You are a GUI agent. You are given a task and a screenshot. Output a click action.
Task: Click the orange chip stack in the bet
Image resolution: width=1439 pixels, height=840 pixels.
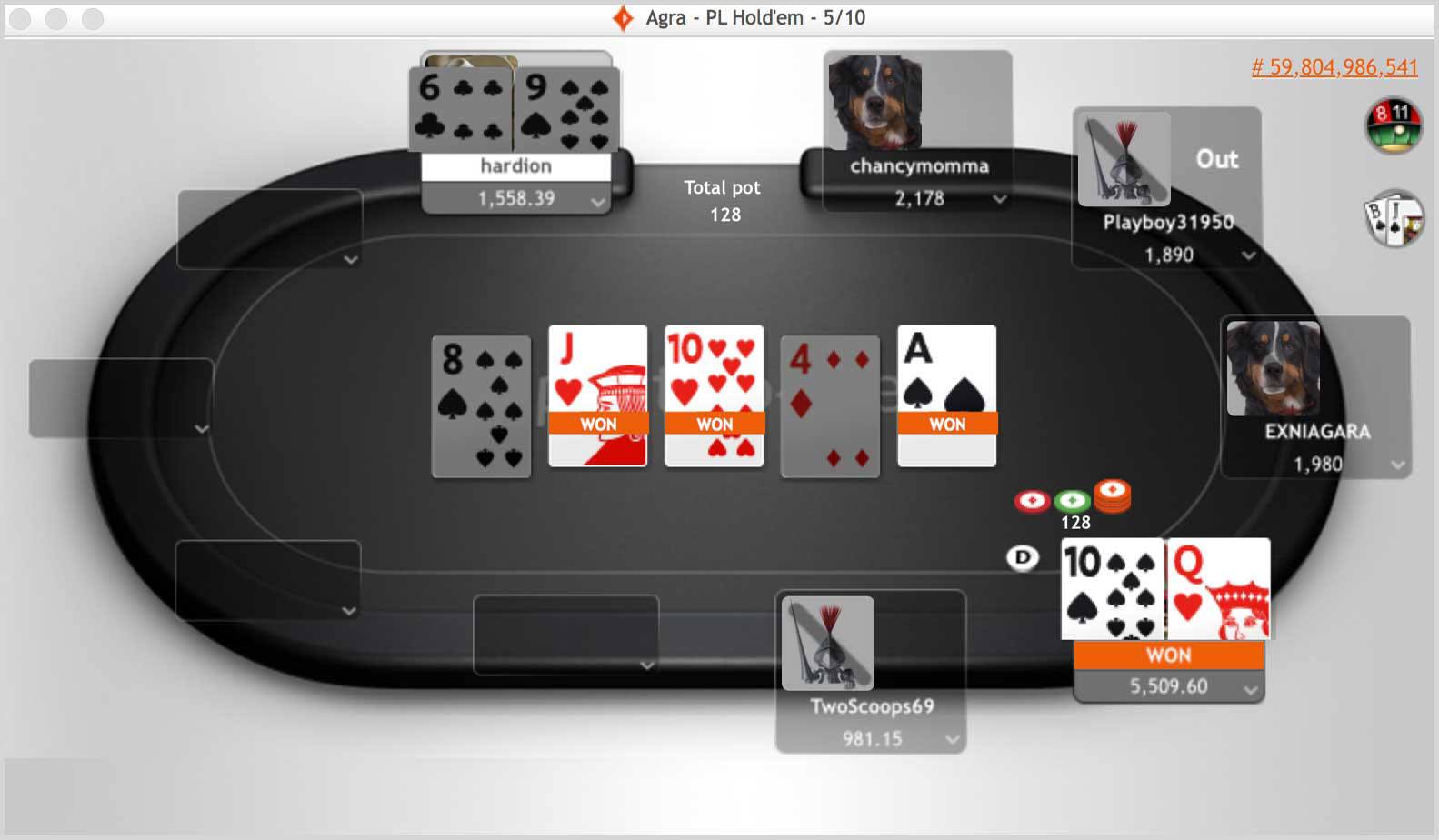click(1113, 495)
